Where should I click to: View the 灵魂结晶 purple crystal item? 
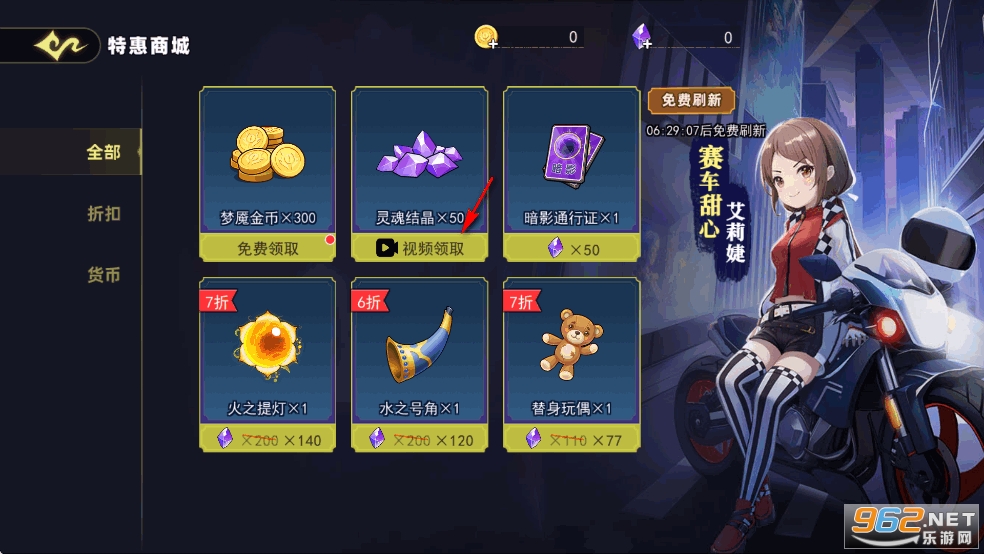420,157
